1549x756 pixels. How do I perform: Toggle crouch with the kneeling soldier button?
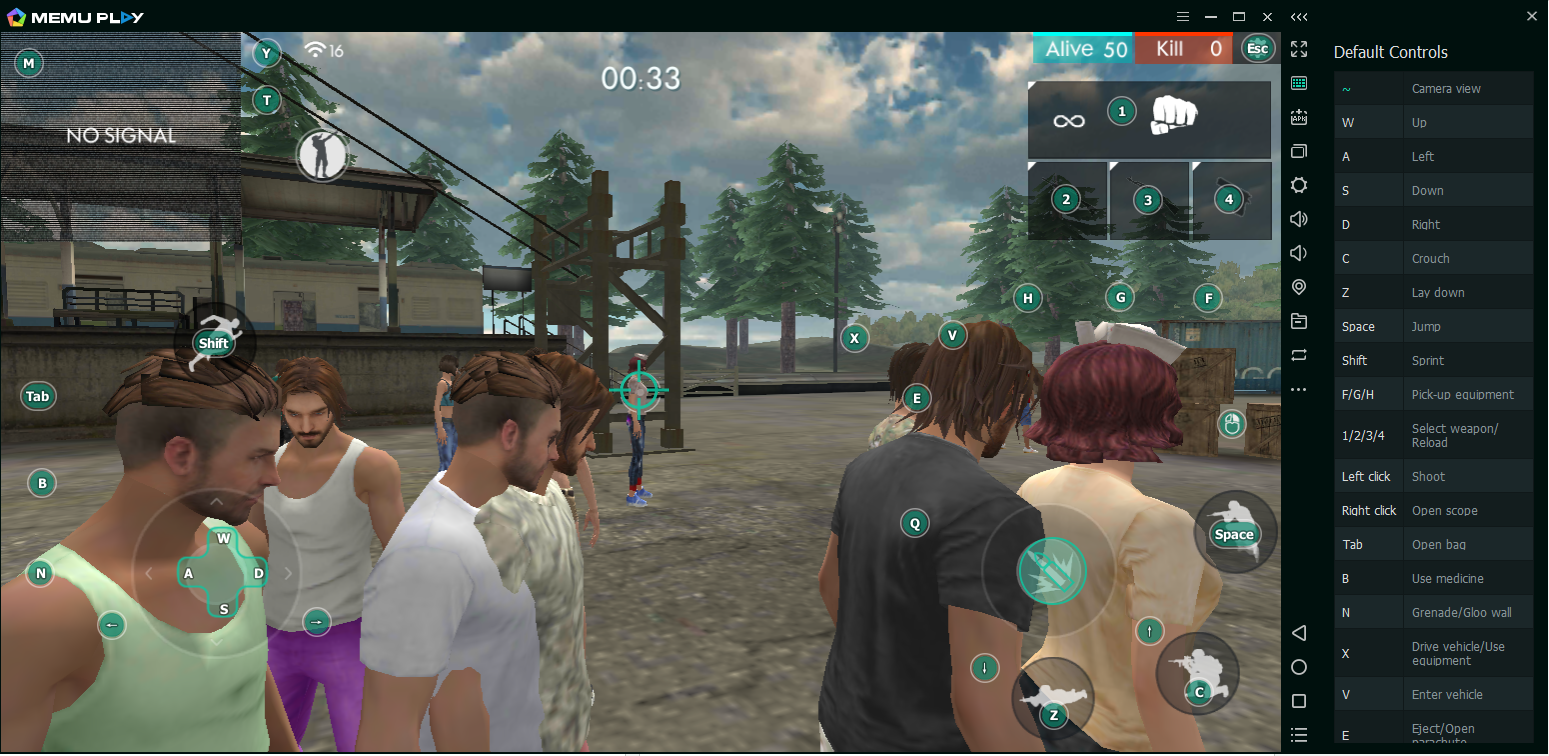1197,672
